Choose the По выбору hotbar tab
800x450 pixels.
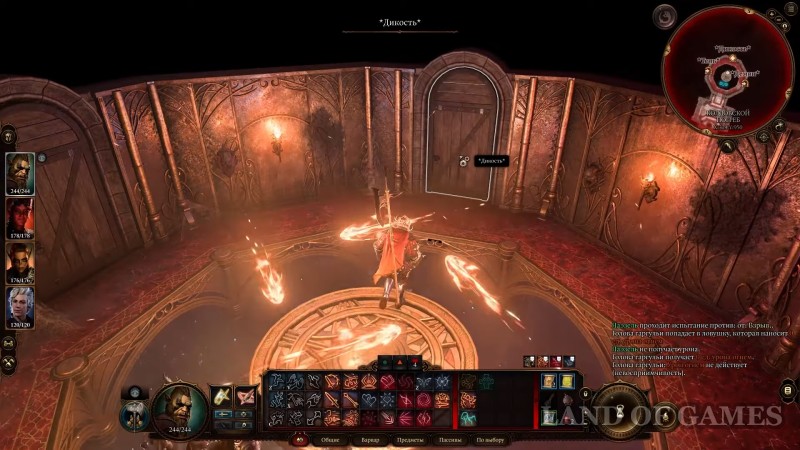(491, 440)
